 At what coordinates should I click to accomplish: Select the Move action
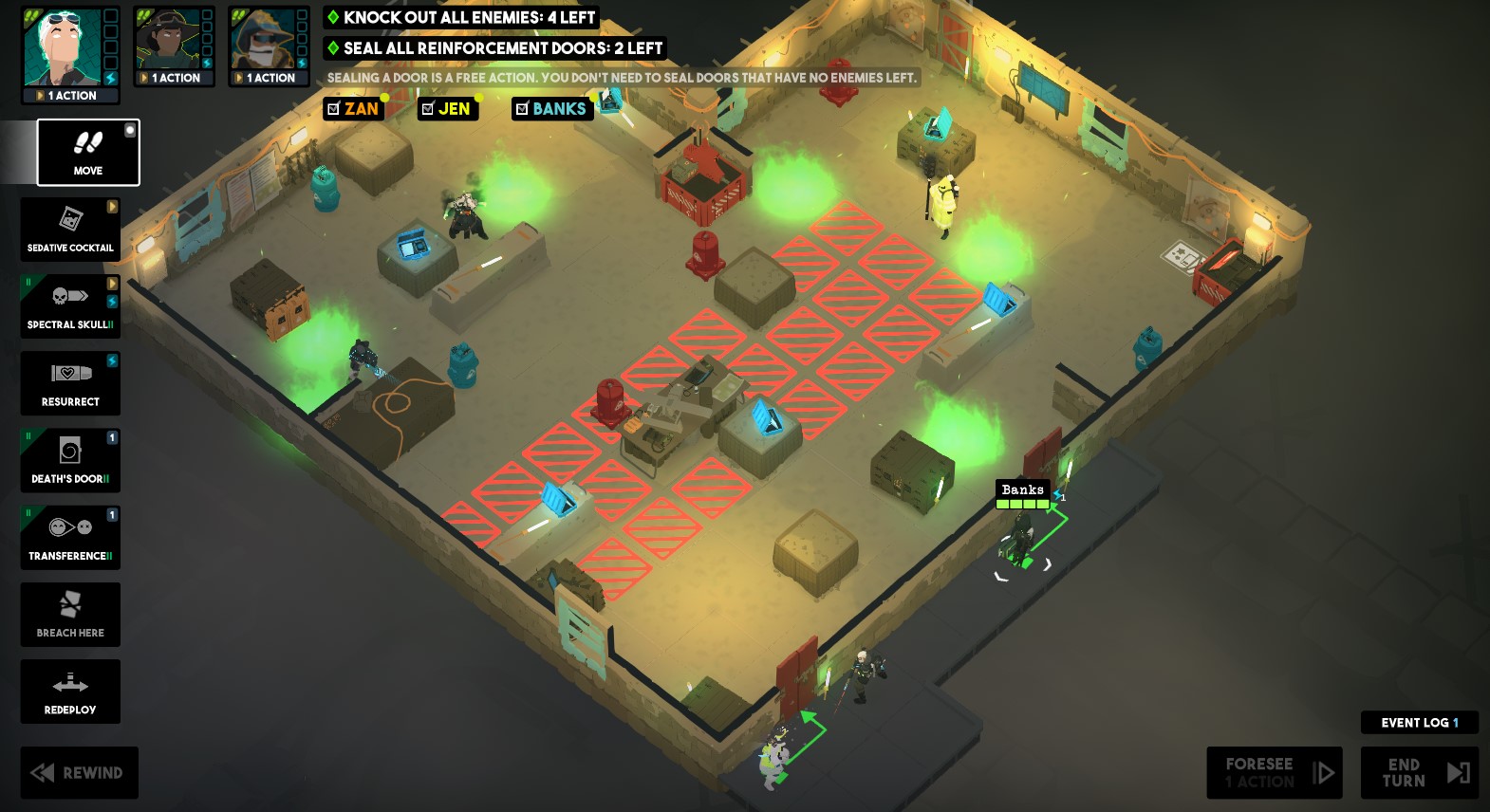(x=87, y=152)
